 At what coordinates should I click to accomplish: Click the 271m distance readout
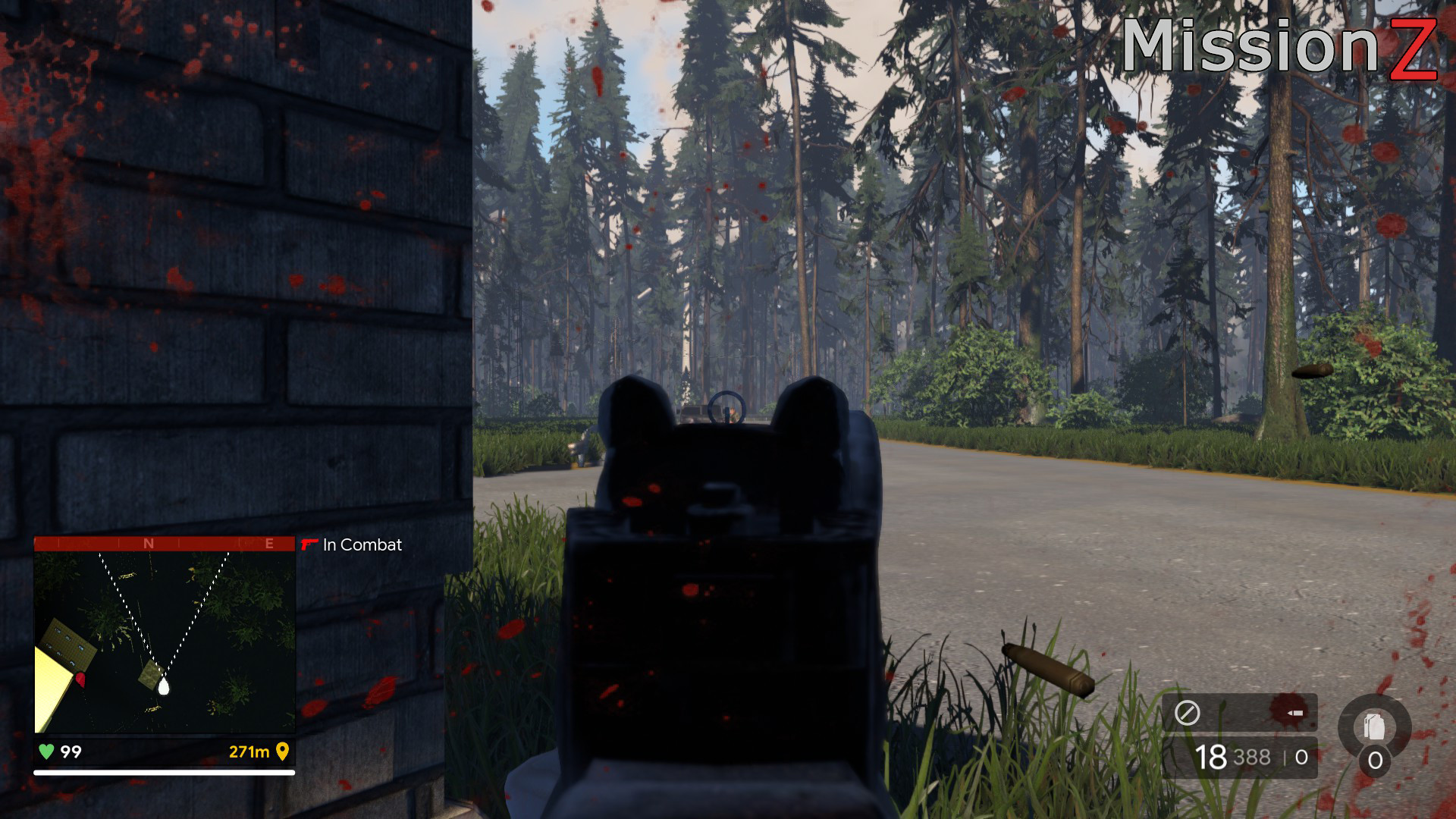coord(249,751)
